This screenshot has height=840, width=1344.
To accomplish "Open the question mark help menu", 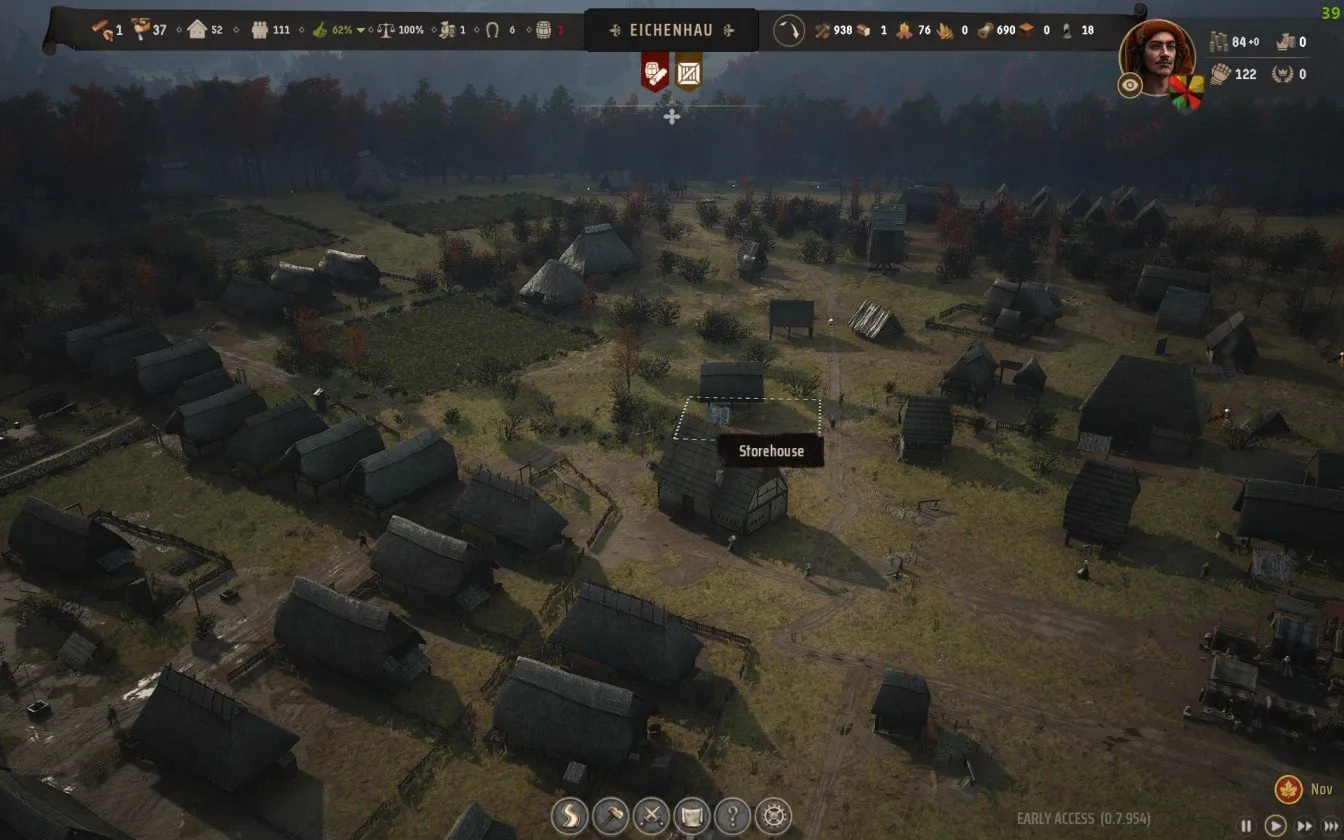I will click(x=733, y=813).
